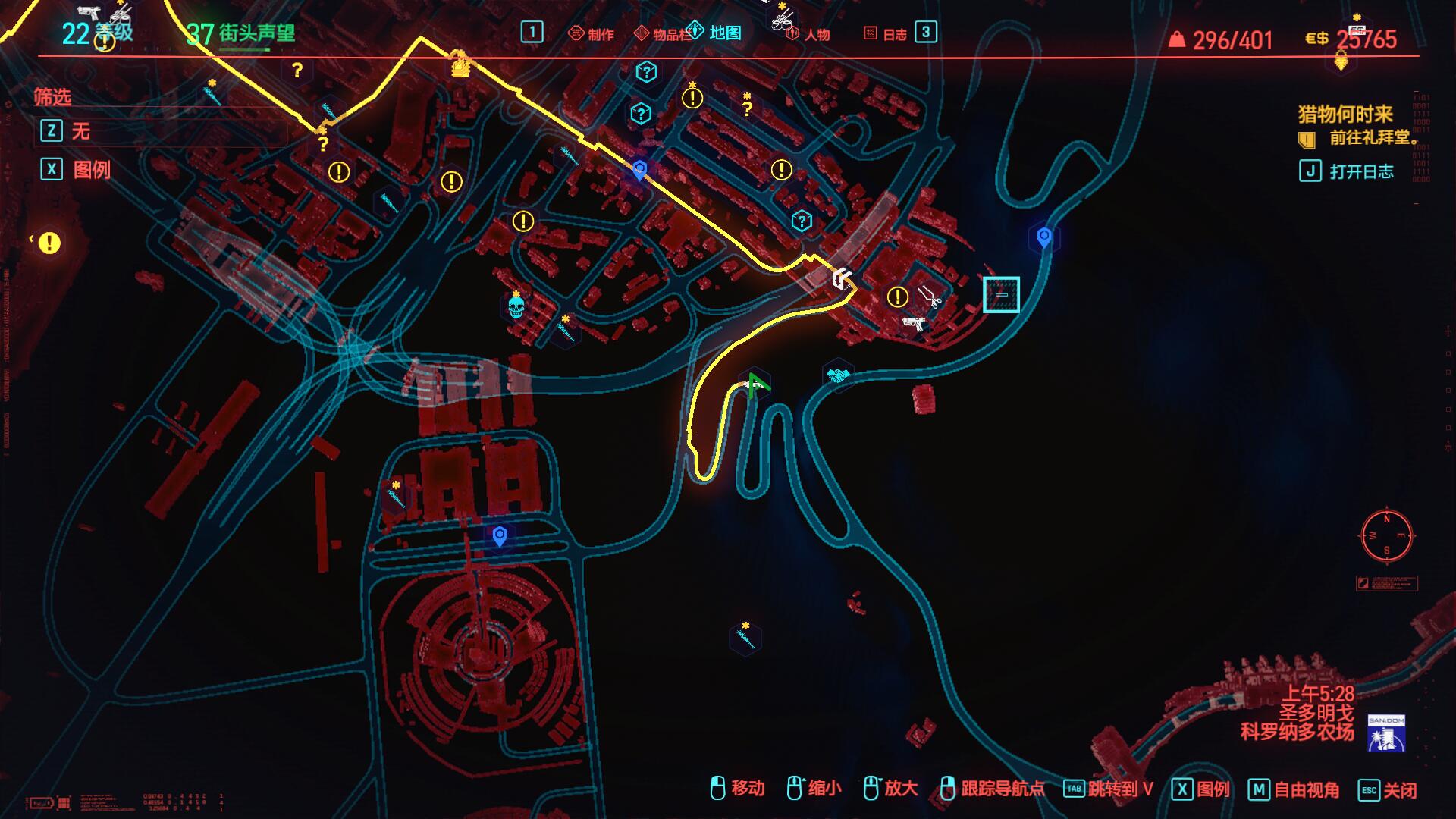
Task: Select the tracked quest 猎物何时来
Action: pyautogui.click(x=1345, y=115)
